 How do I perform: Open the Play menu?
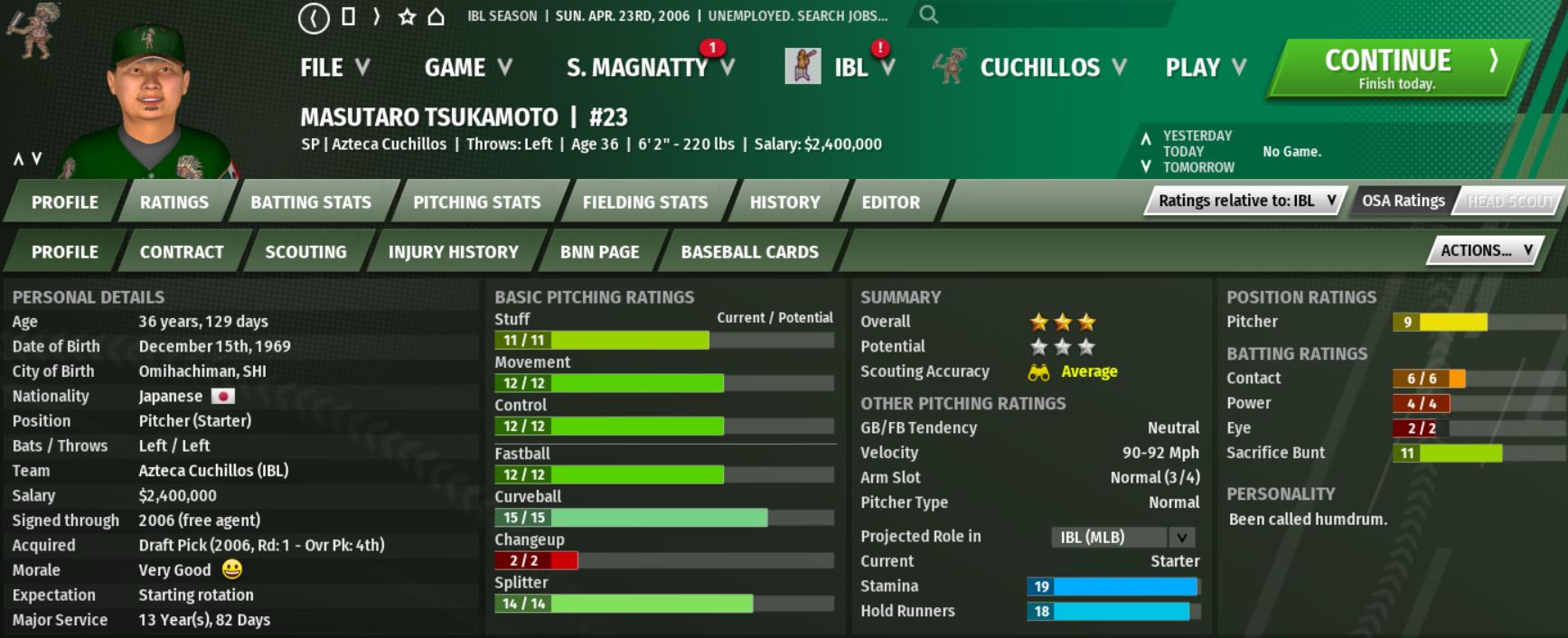tap(1205, 68)
